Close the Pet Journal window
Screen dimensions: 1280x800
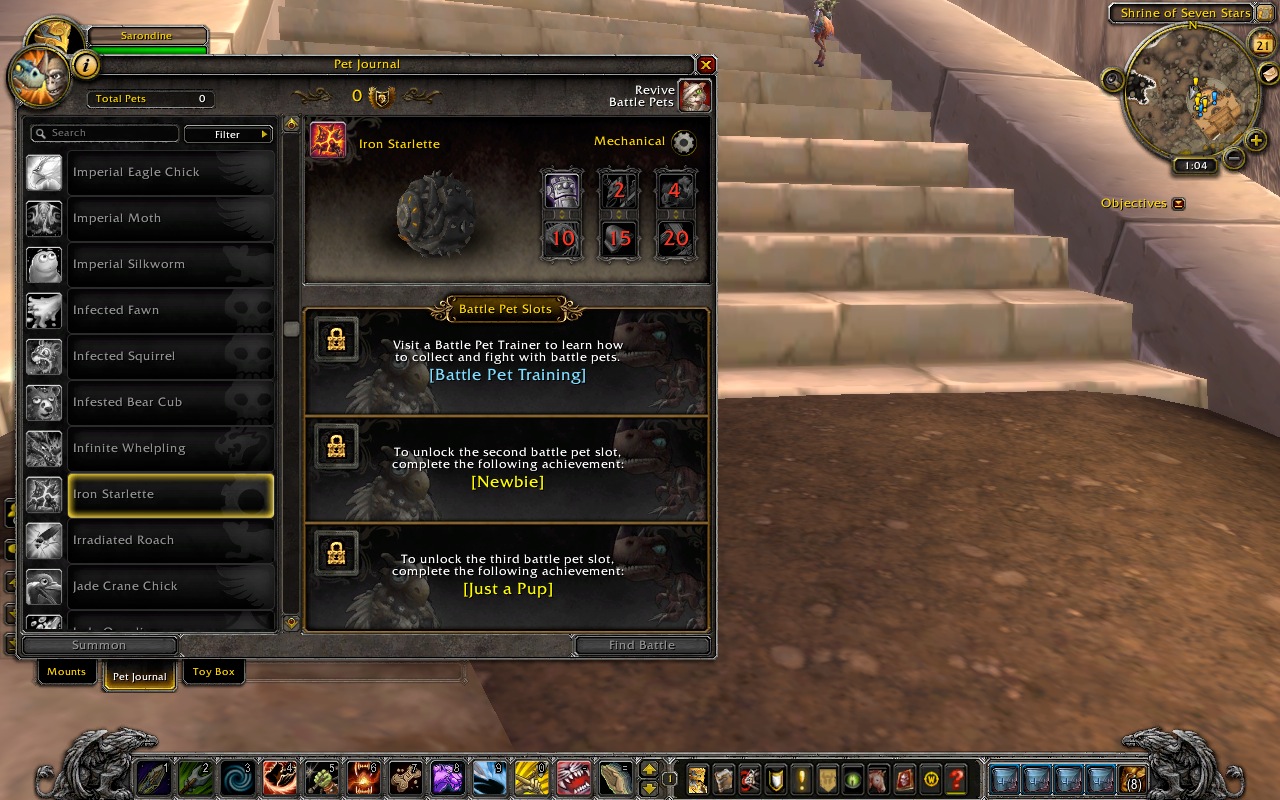click(706, 65)
